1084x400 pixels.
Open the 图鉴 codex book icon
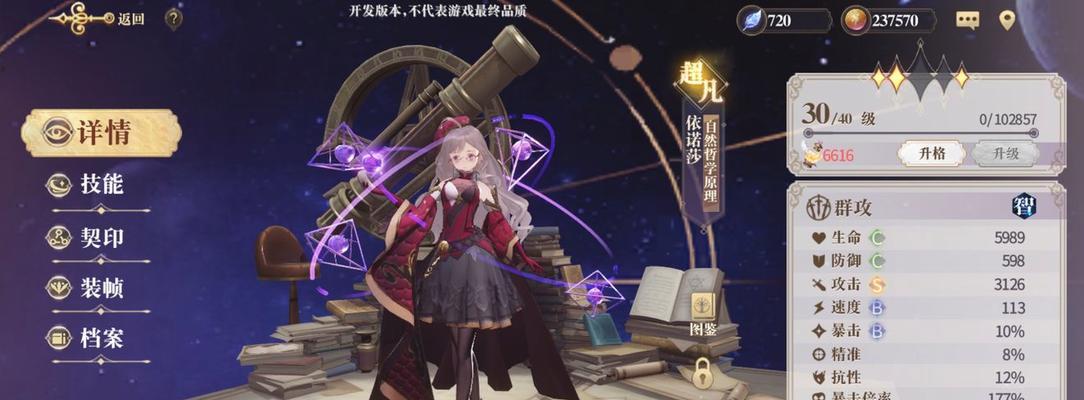click(x=703, y=311)
